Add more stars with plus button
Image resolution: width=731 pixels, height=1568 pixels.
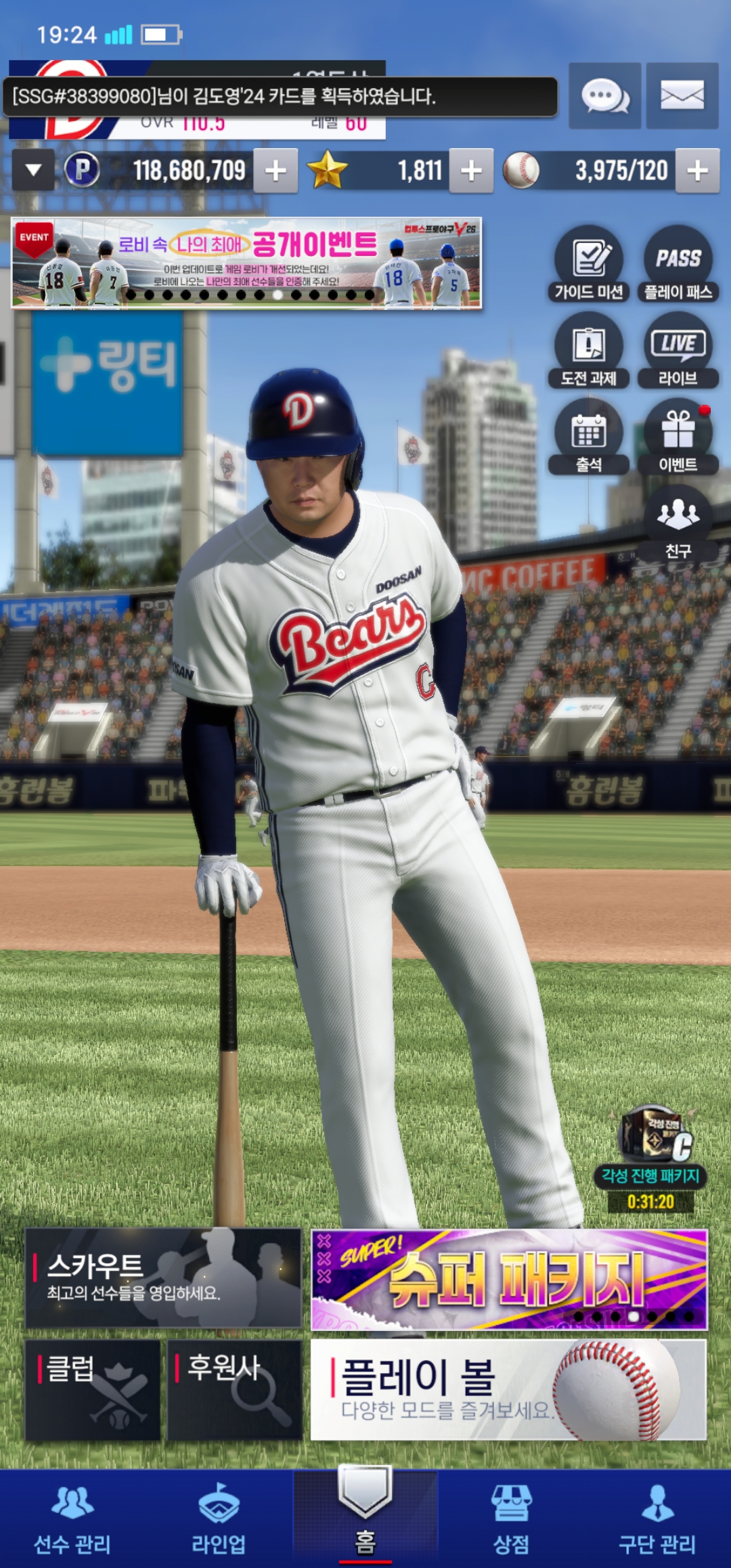pyautogui.click(x=471, y=171)
